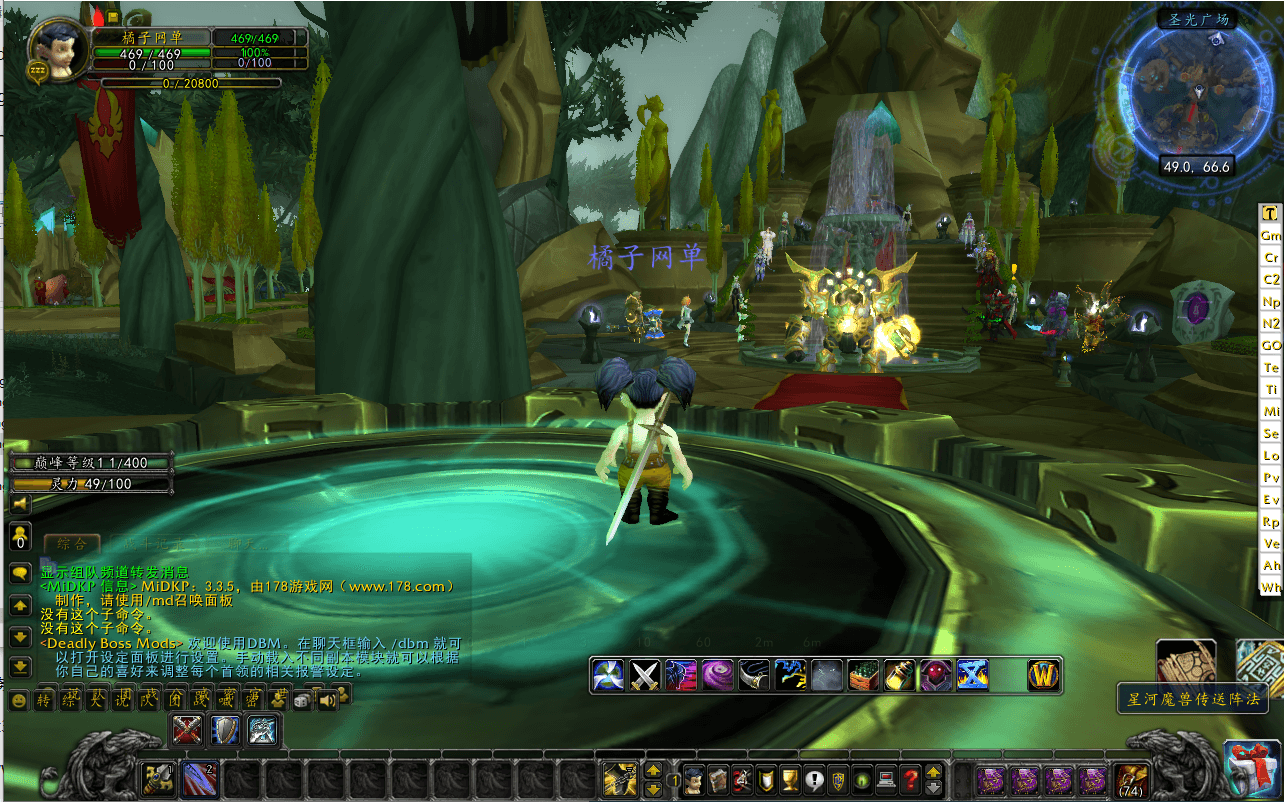Open the Gm side panel entry
Viewport: 1284px width, 802px height.
coord(1271,235)
